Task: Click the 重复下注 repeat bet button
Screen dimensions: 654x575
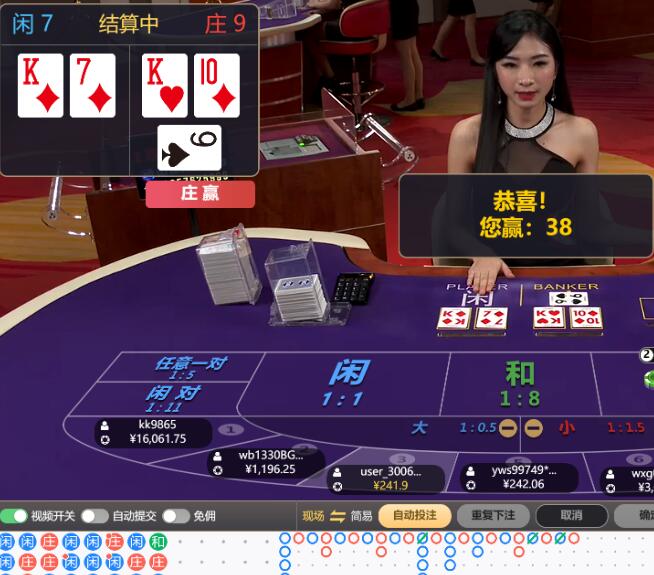Action: pos(493,516)
